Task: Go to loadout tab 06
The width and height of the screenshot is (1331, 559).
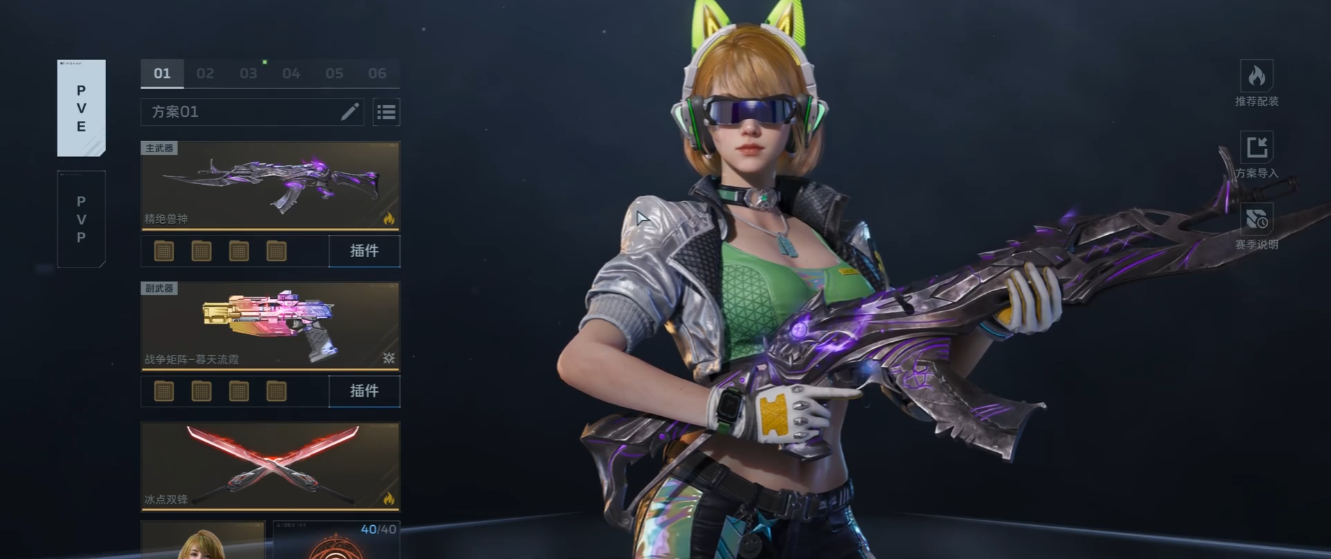Action: [x=377, y=73]
